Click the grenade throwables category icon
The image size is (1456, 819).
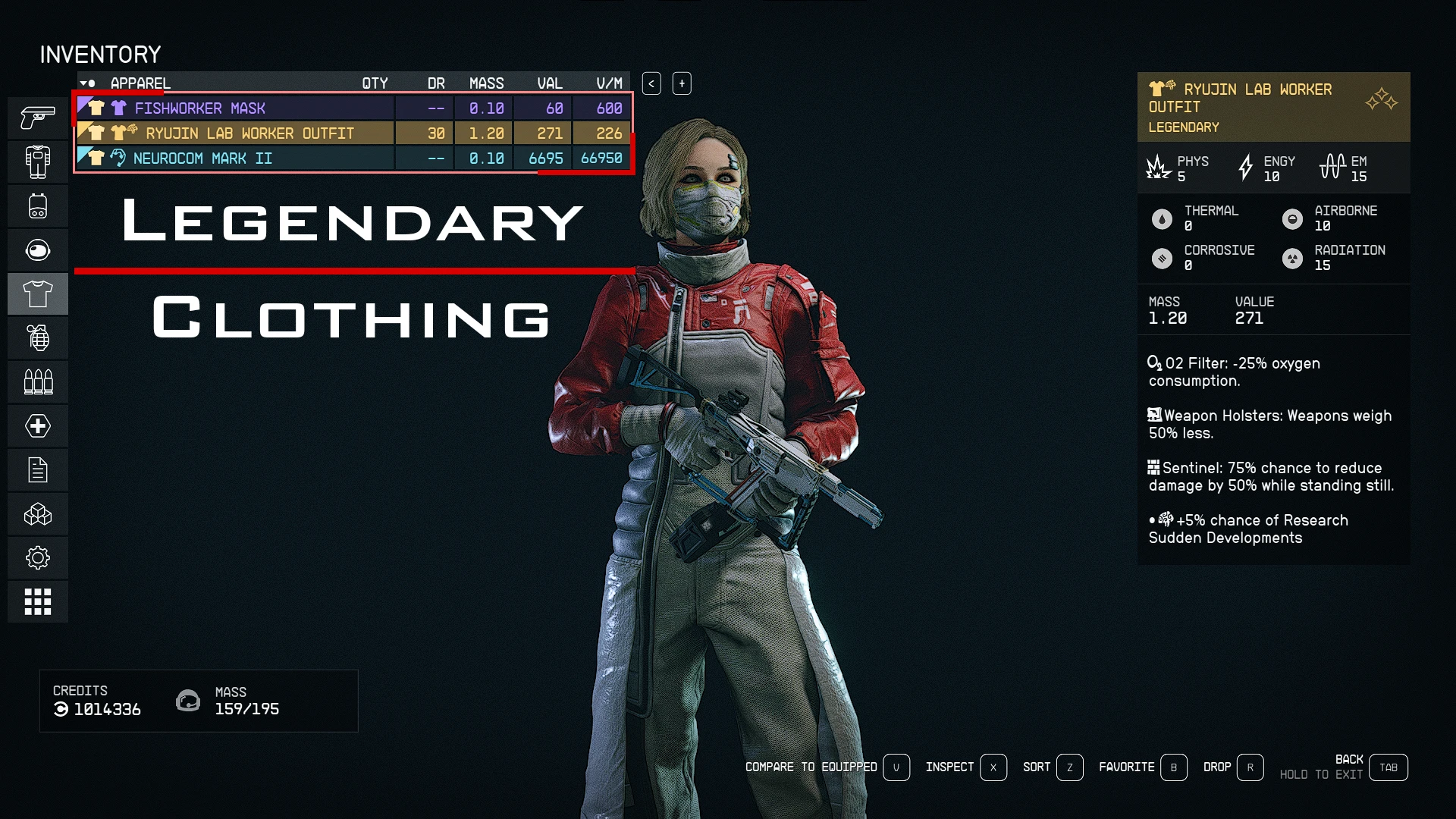[x=38, y=337]
